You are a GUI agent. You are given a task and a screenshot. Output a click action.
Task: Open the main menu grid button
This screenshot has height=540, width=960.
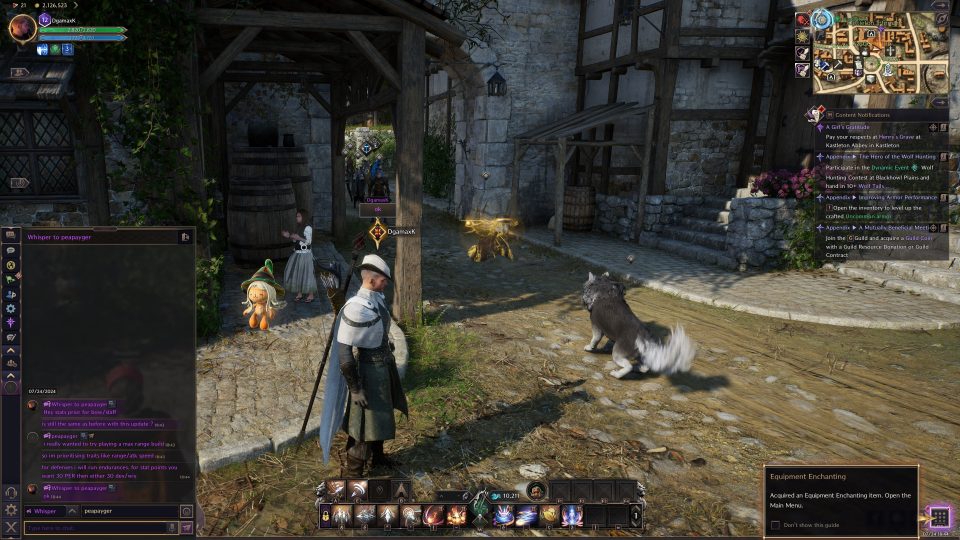[938, 516]
